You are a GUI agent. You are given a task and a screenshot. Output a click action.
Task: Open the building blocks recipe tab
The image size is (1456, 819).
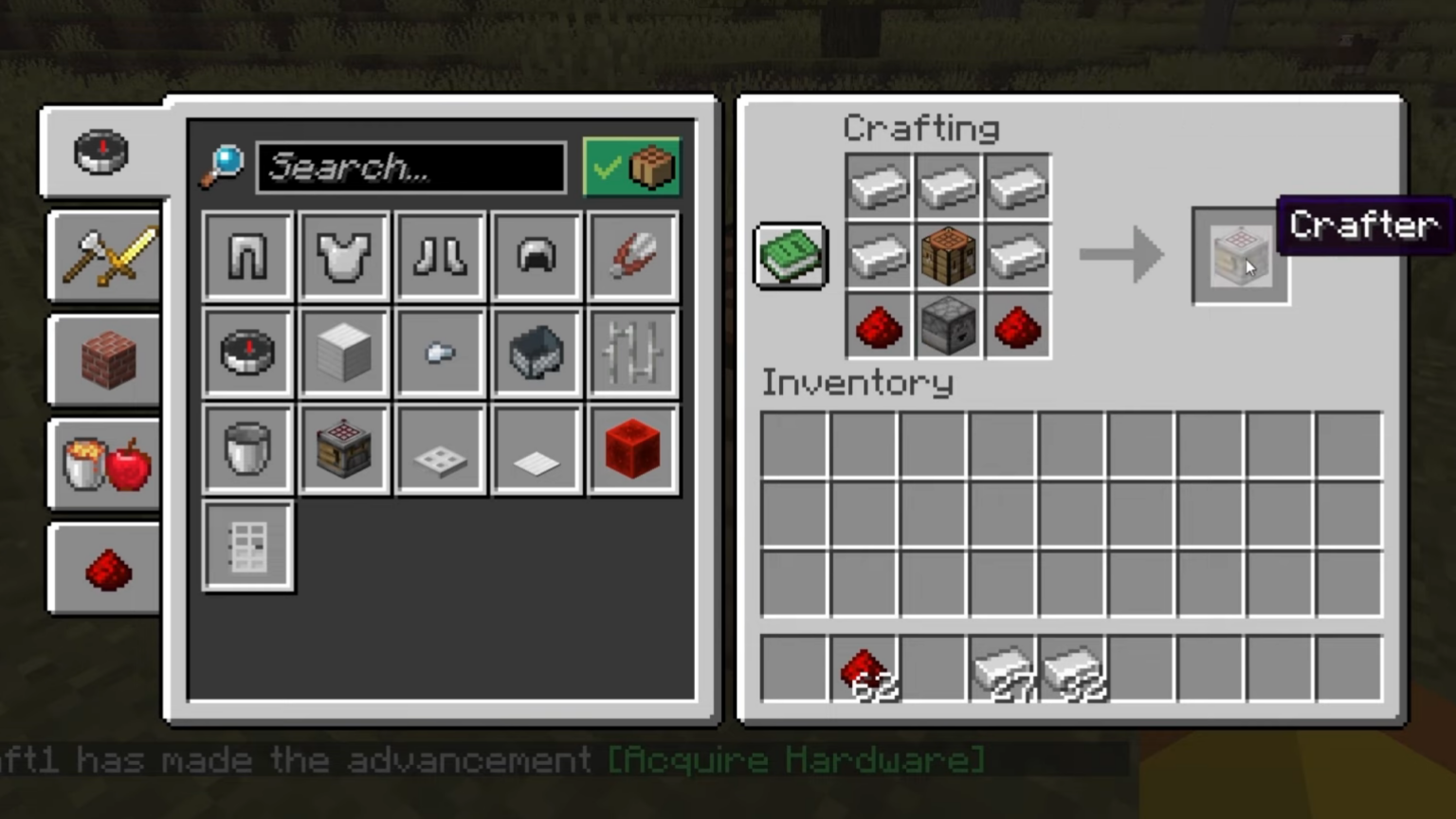104,361
